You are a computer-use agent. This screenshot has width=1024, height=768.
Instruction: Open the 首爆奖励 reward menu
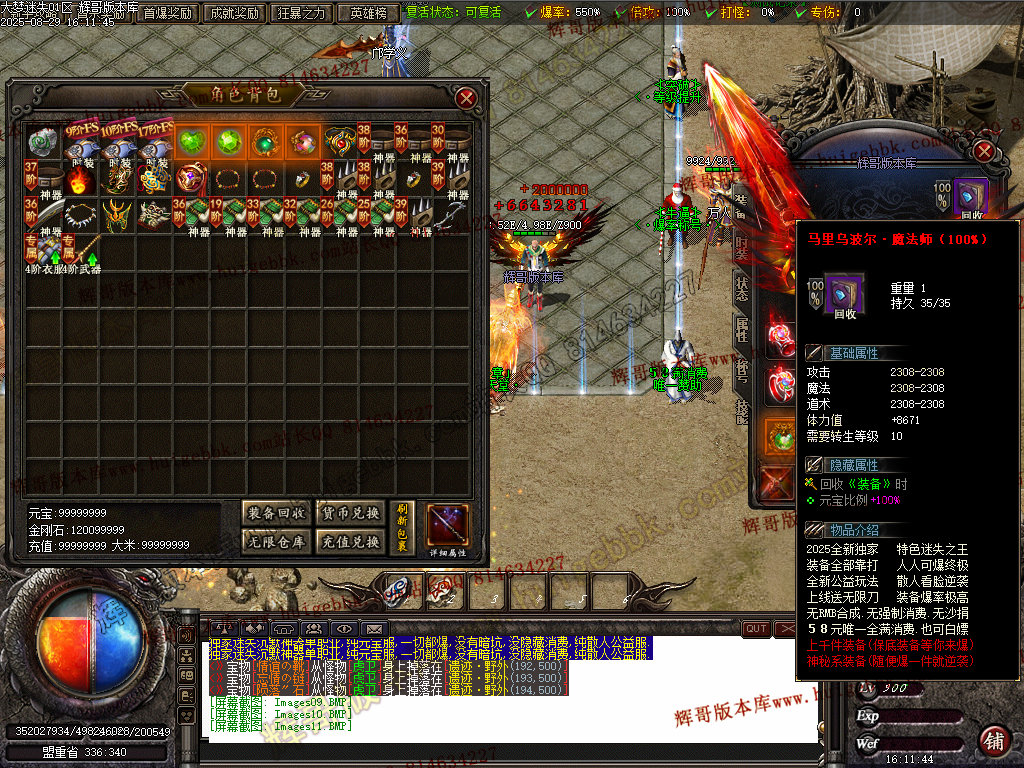(167, 13)
